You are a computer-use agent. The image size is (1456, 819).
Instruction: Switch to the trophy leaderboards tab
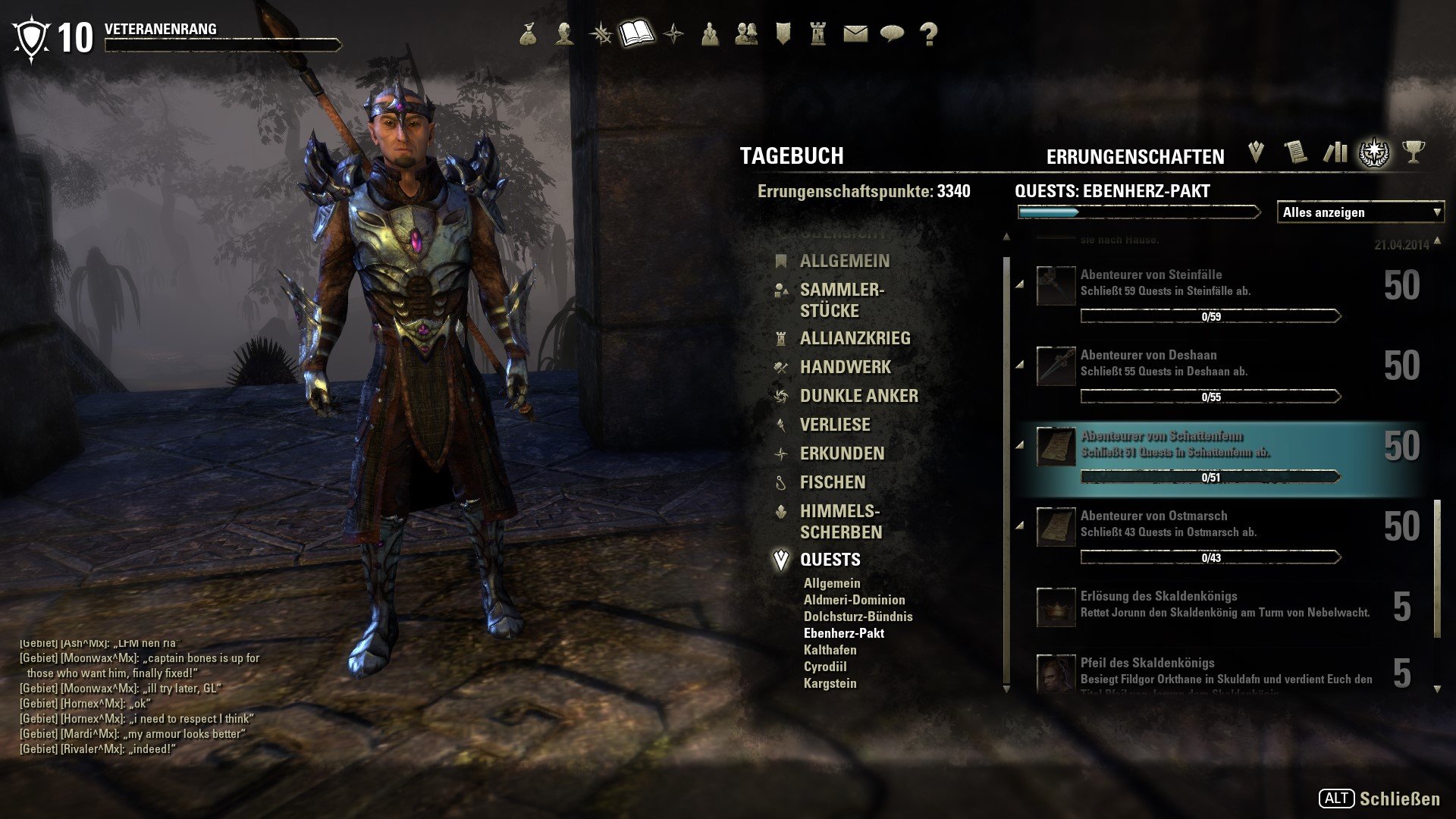tap(1412, 152)
